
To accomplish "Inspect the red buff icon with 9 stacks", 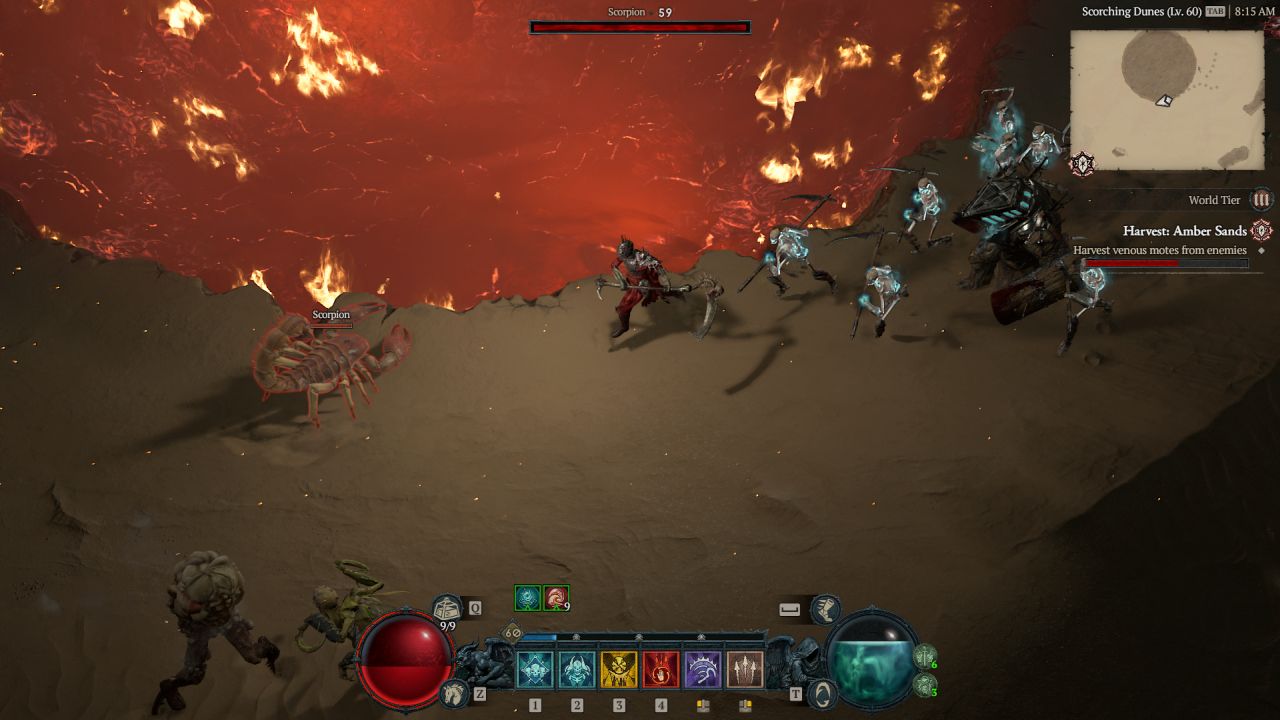I will pos(556,598).
